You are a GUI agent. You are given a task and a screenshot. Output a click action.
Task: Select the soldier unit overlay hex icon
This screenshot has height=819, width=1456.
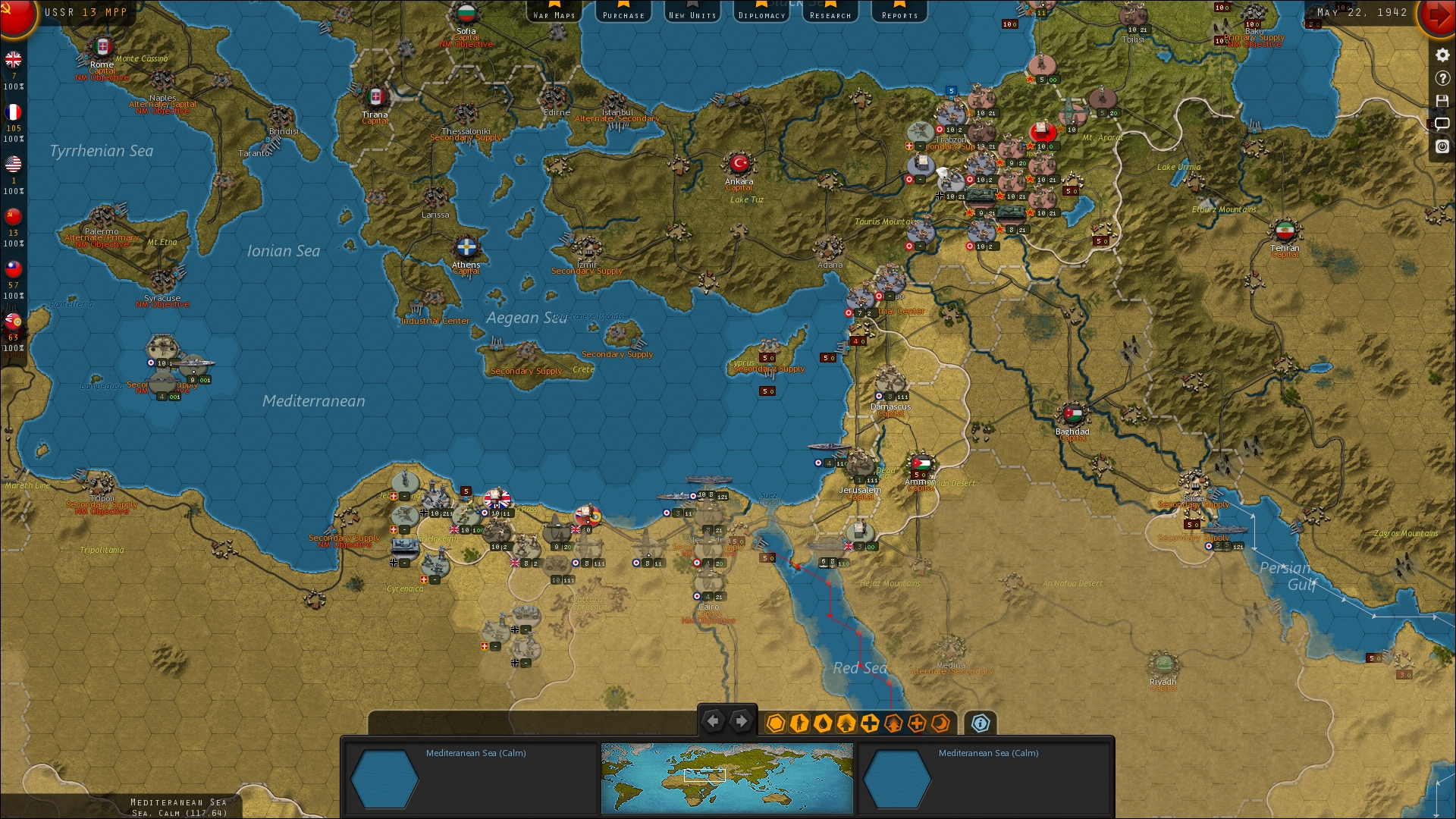[x=799, y=723]
